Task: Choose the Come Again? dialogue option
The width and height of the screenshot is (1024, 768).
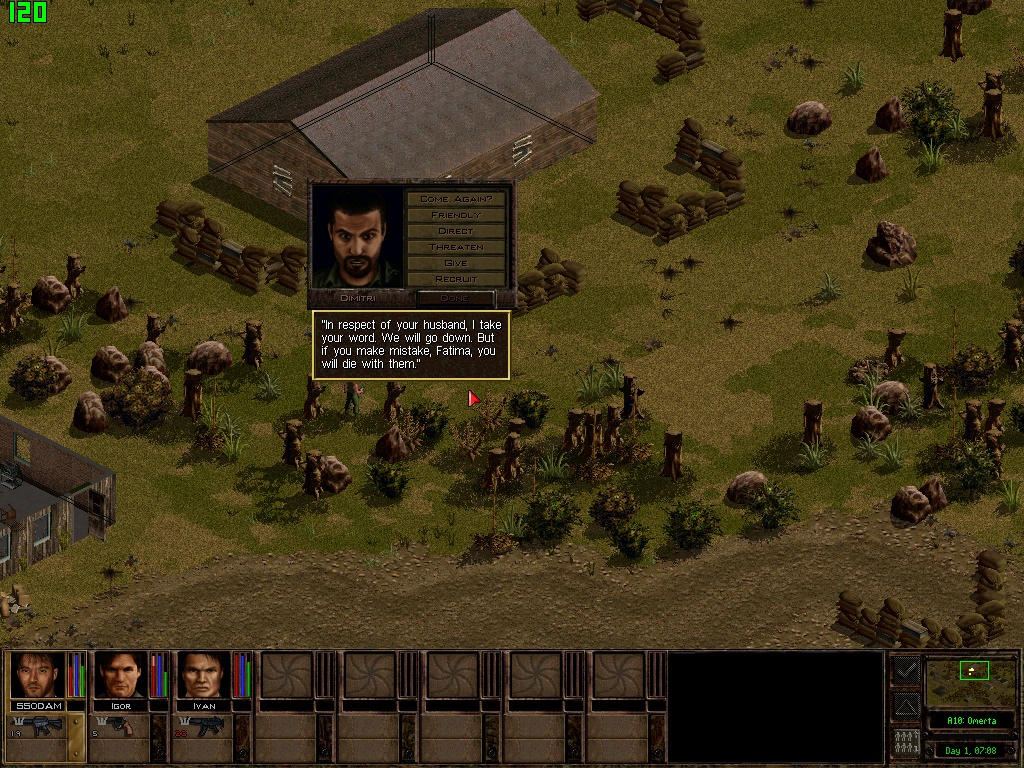Action: pyautogui.click(x=455, y=199)
